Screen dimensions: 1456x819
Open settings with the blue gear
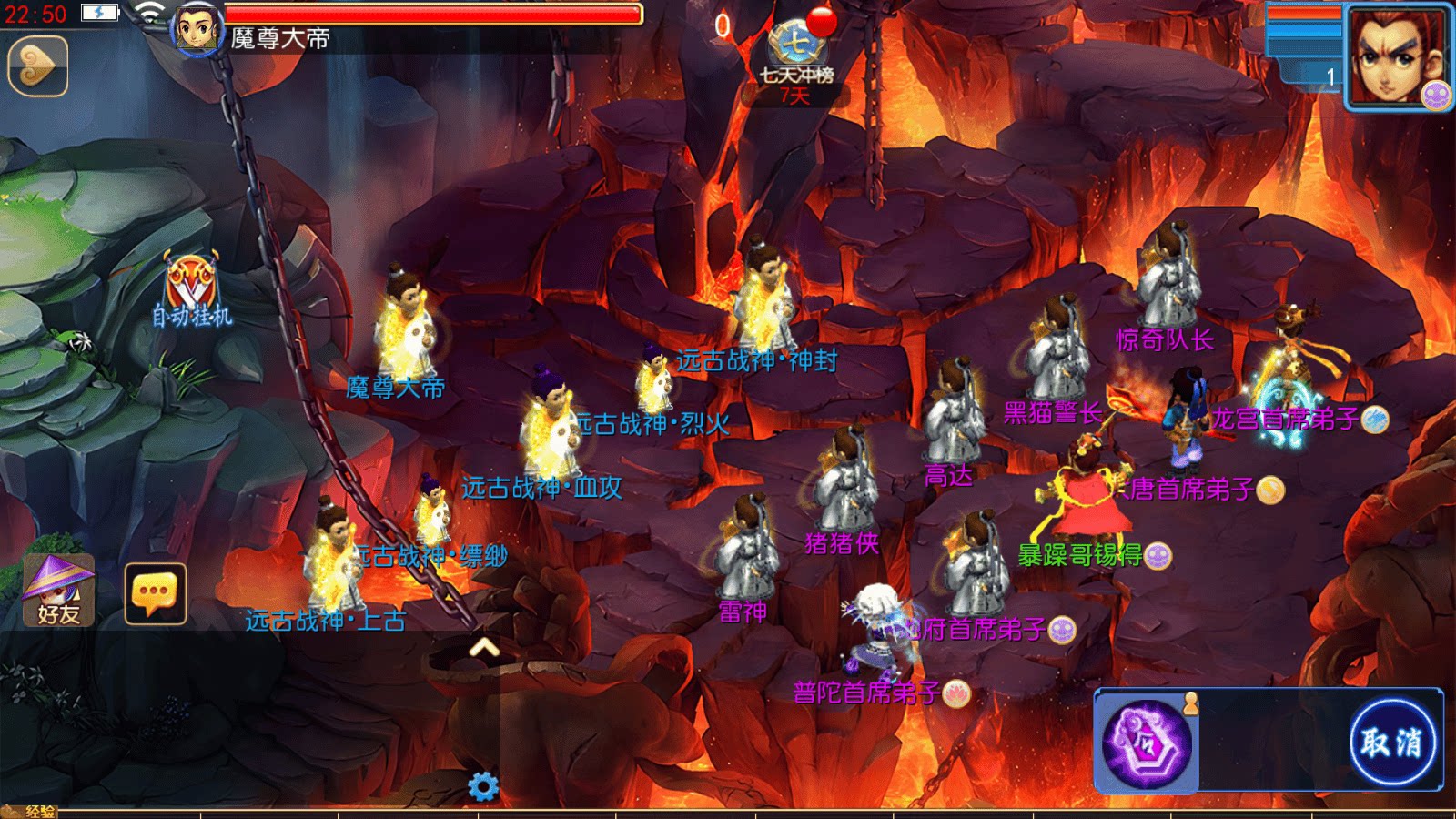[483, 786]
